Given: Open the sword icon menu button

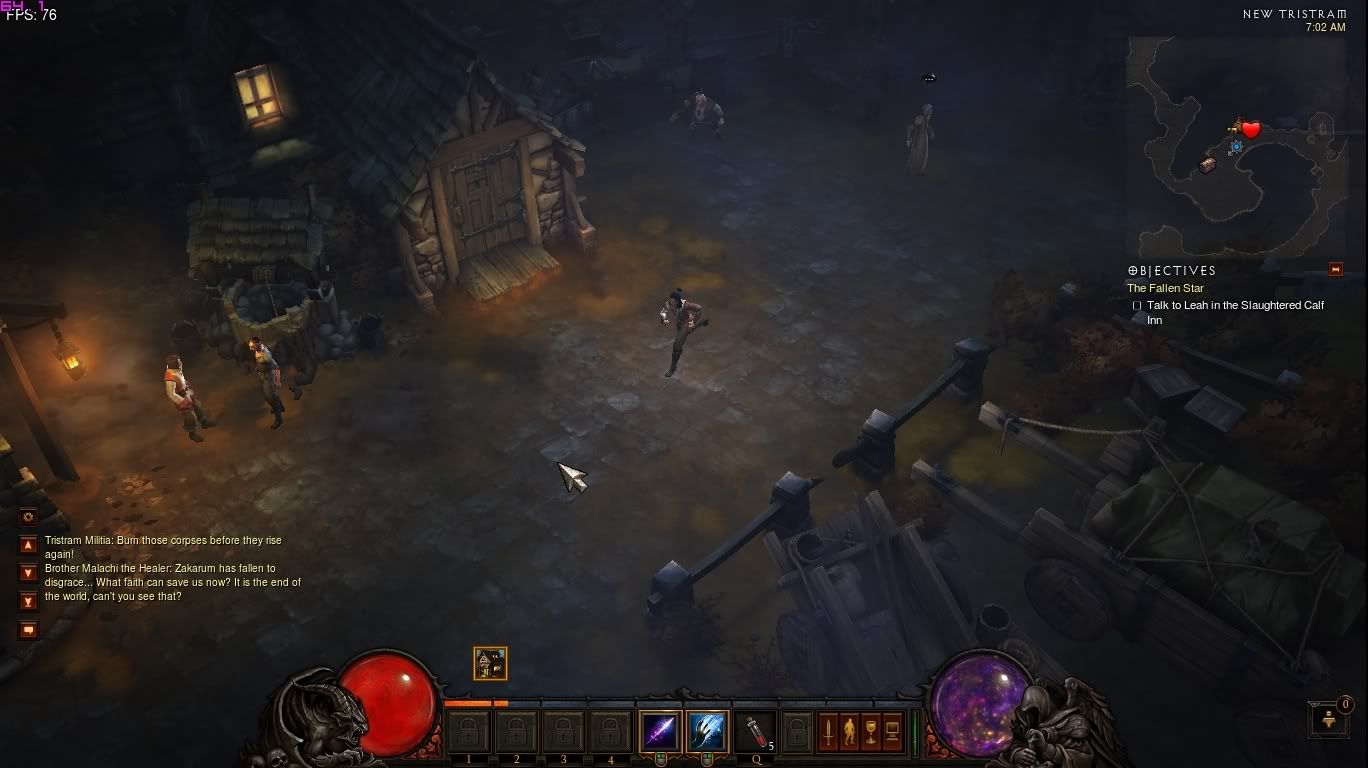Looking at the screenshot, I should click(x=828, y=732).
